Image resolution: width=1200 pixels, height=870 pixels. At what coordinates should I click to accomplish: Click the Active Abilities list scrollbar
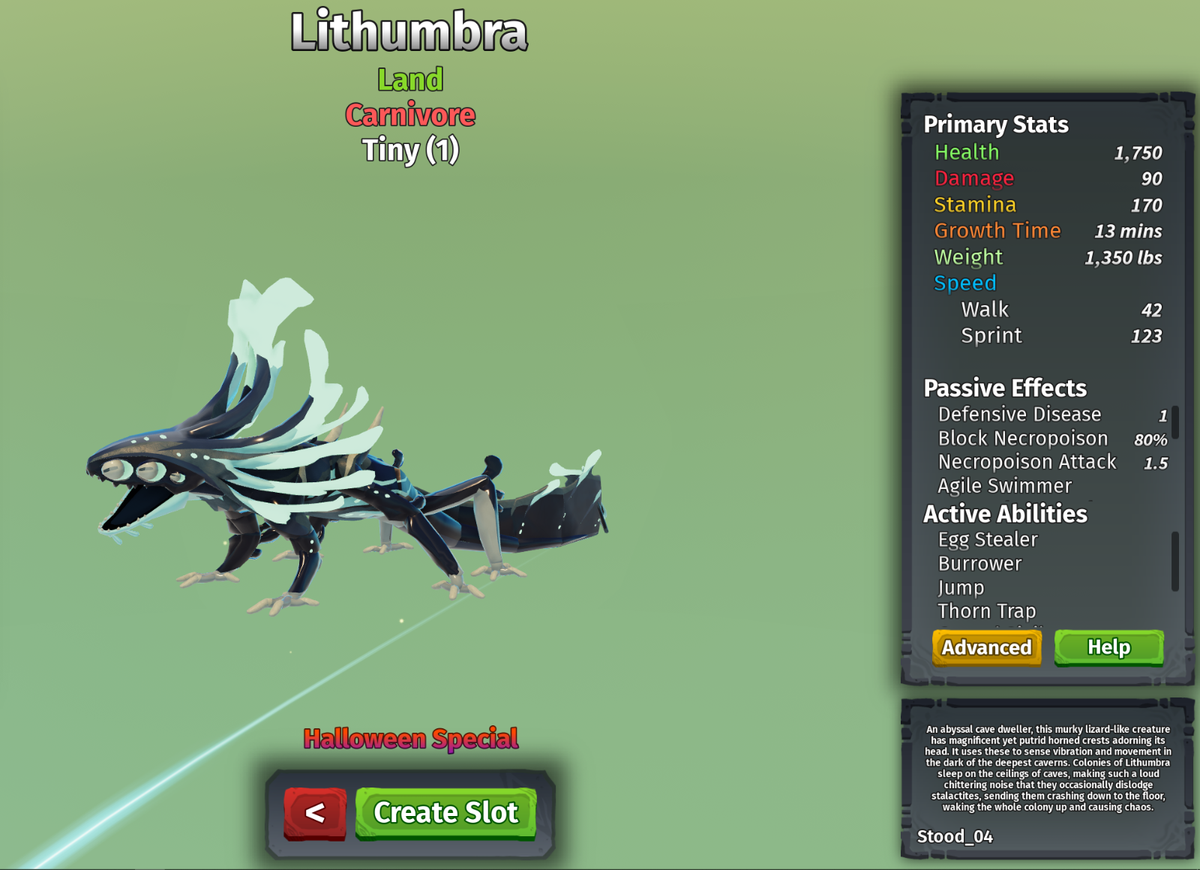click(x=1175, y=560)
